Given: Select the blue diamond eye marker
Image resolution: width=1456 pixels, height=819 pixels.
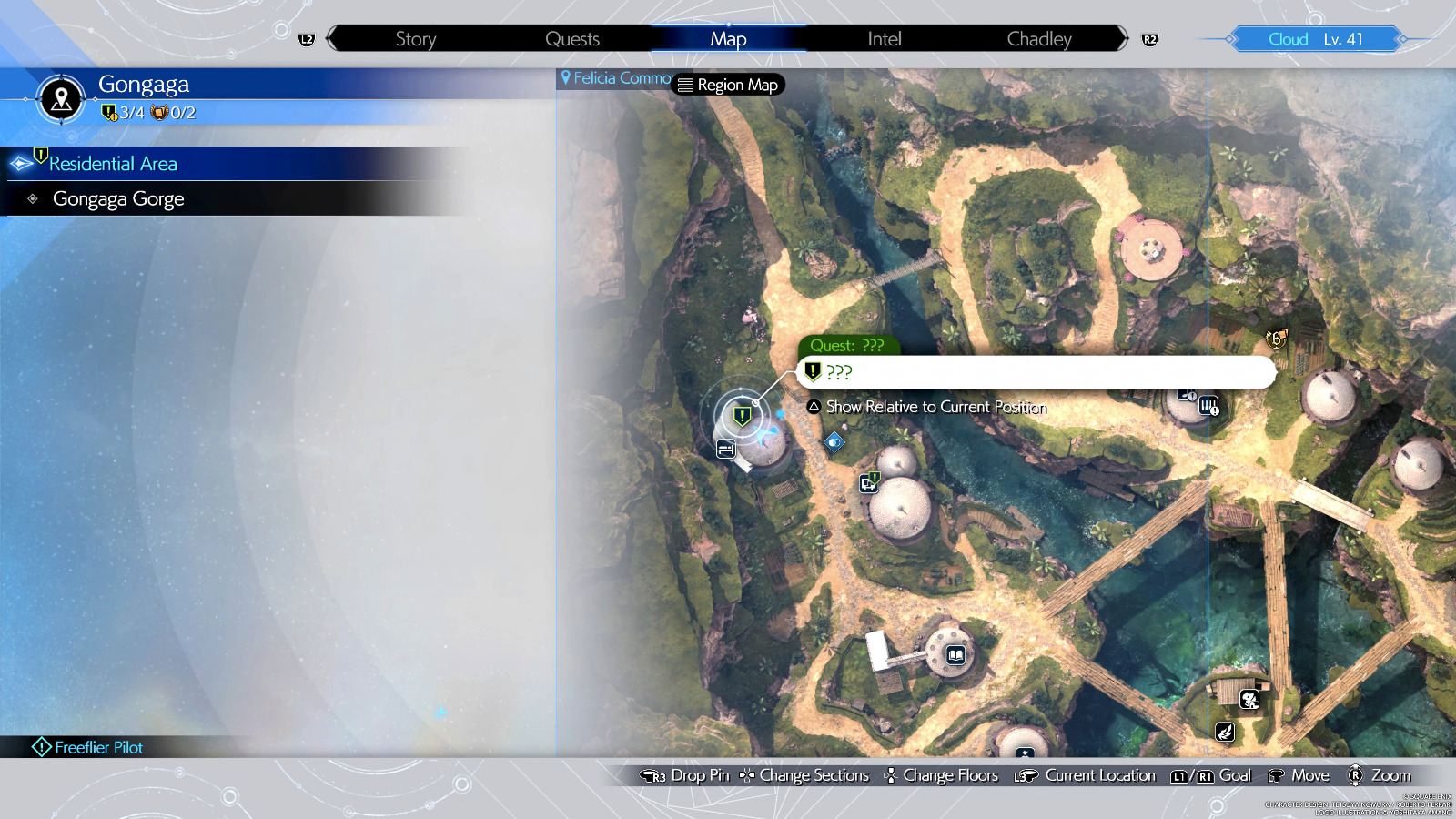Looking at the screenshot, I should (x=834, y=442).
